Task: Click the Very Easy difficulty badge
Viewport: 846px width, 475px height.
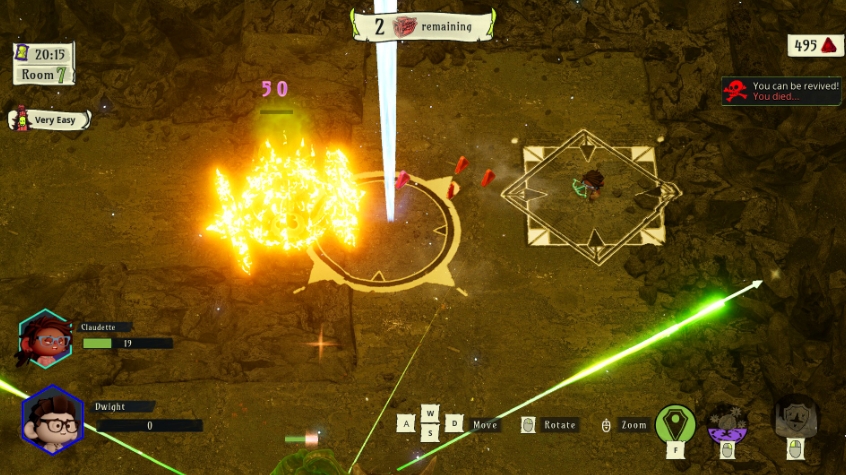Action: [50, 119]
